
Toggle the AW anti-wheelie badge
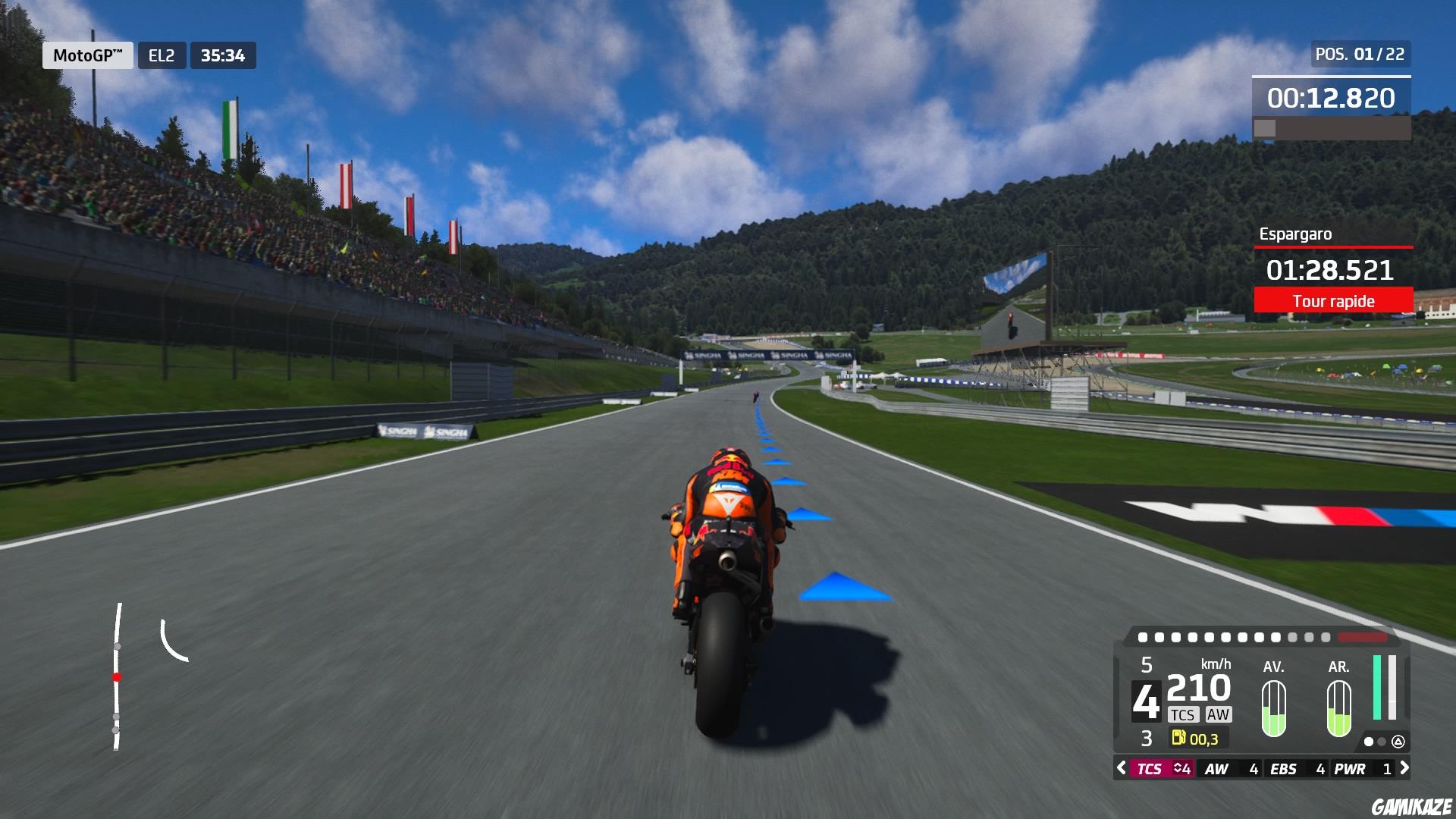click(x=1219, y=714)
